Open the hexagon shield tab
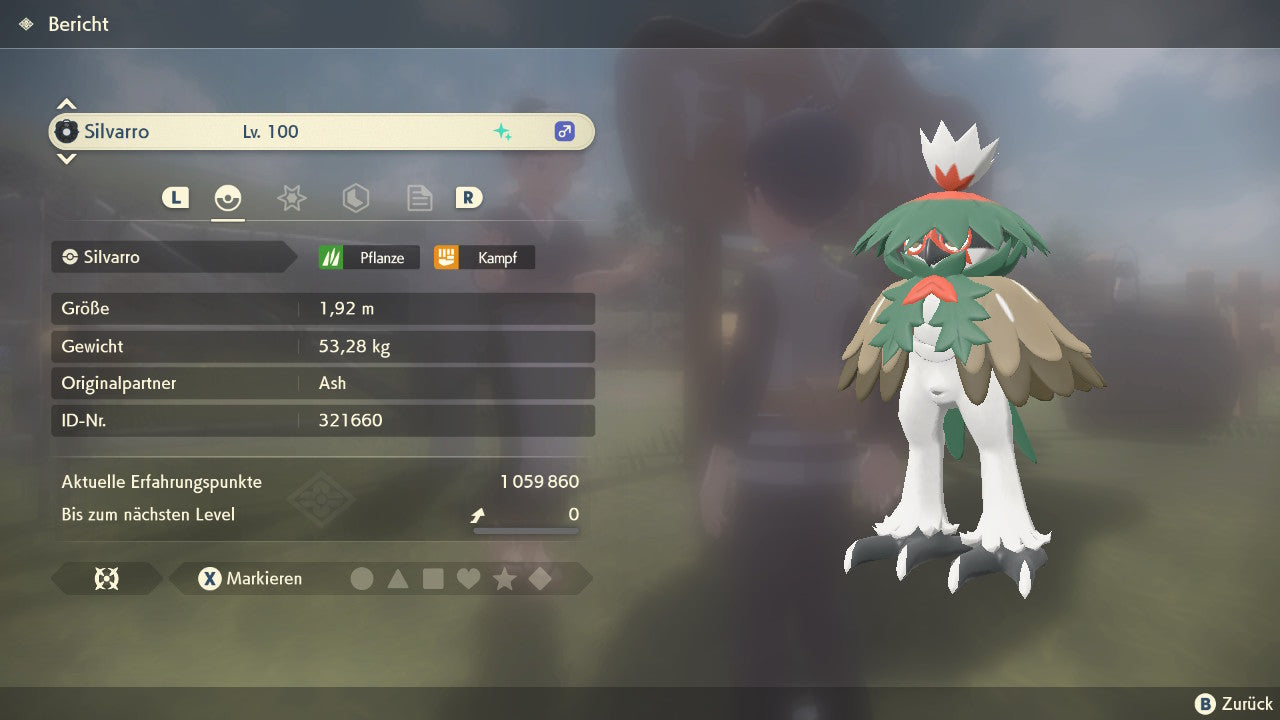1280x720 pixels. (355, 198)
